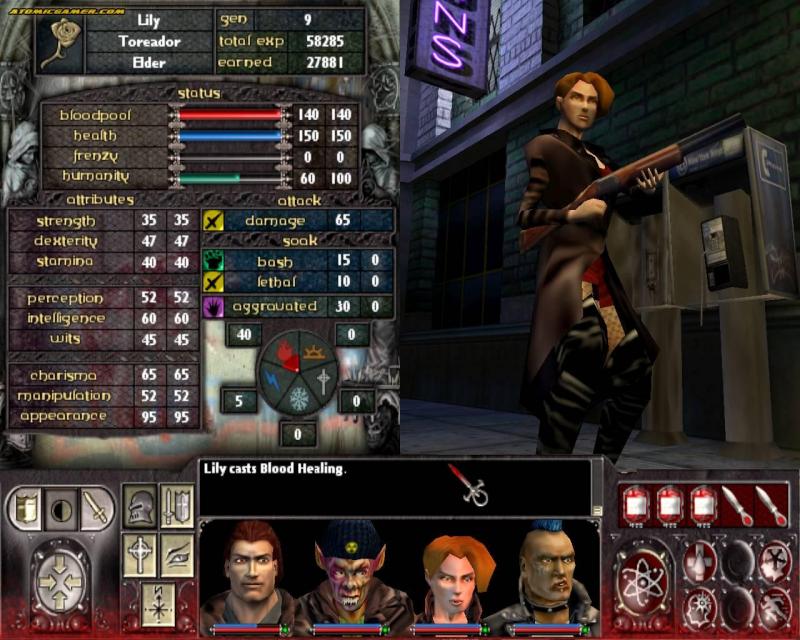Open the ornate cross panel
The width and height of the screenshot is (800, 640).
(x=140, y=554)
